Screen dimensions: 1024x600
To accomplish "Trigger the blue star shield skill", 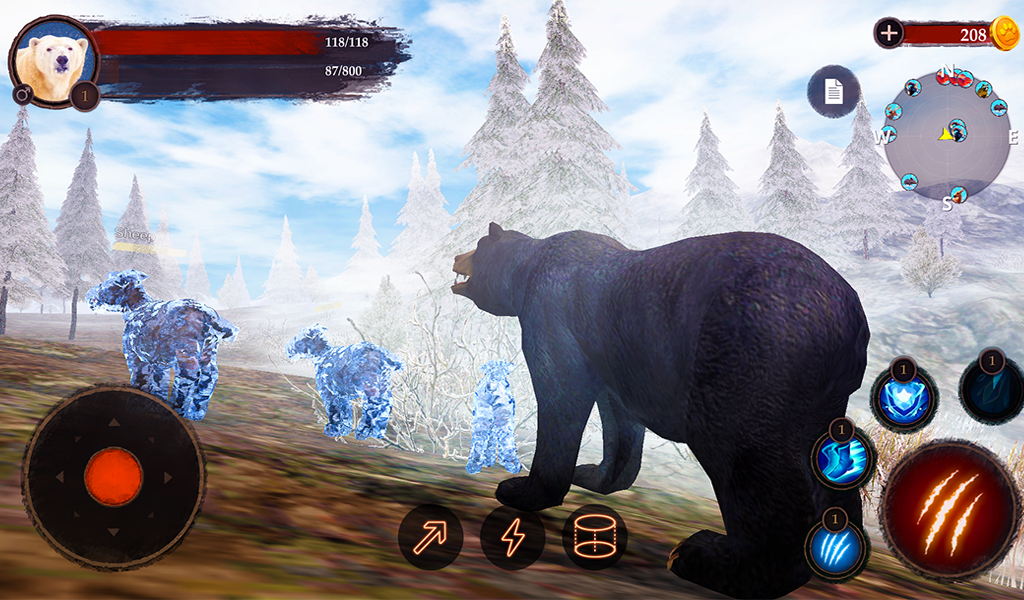I will point(904,398).
